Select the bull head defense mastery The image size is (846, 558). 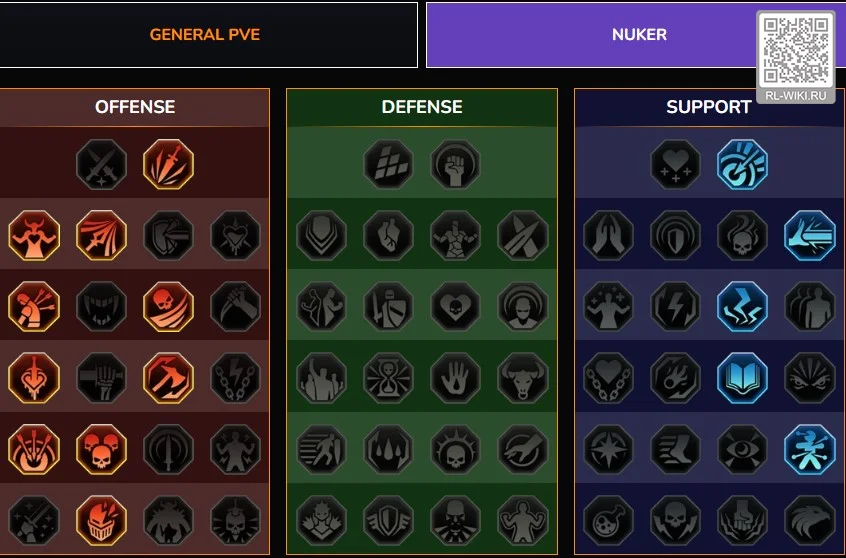pyautogui.click(x=523, y=378)
